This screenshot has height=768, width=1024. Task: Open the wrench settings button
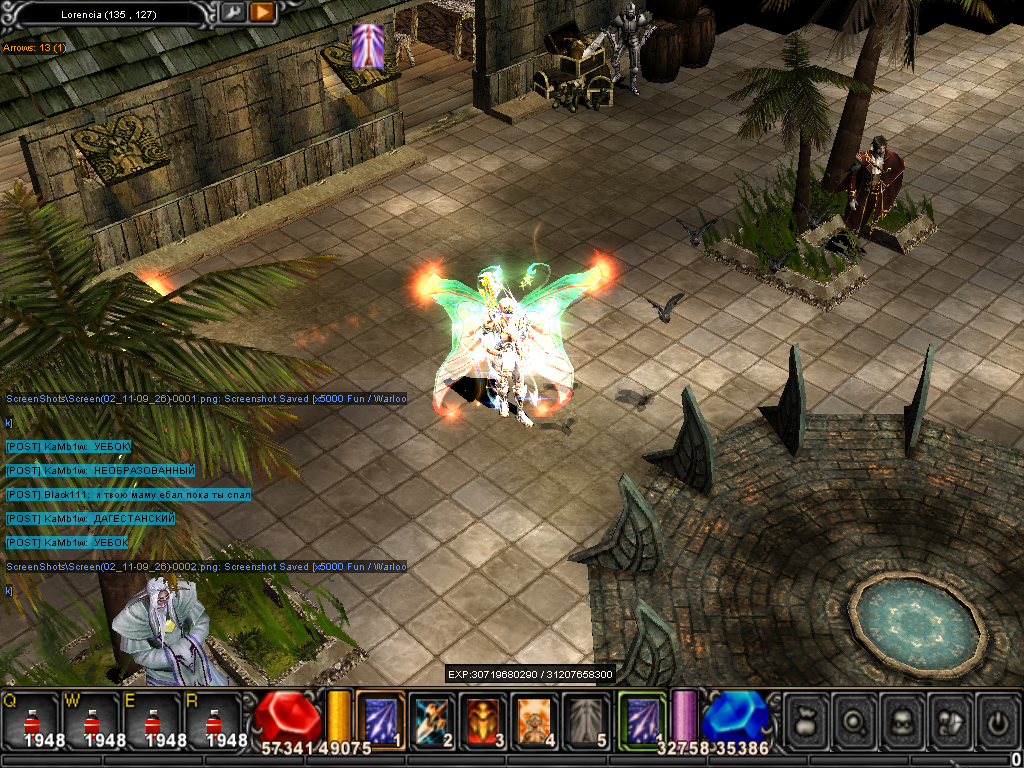point(232,13)
